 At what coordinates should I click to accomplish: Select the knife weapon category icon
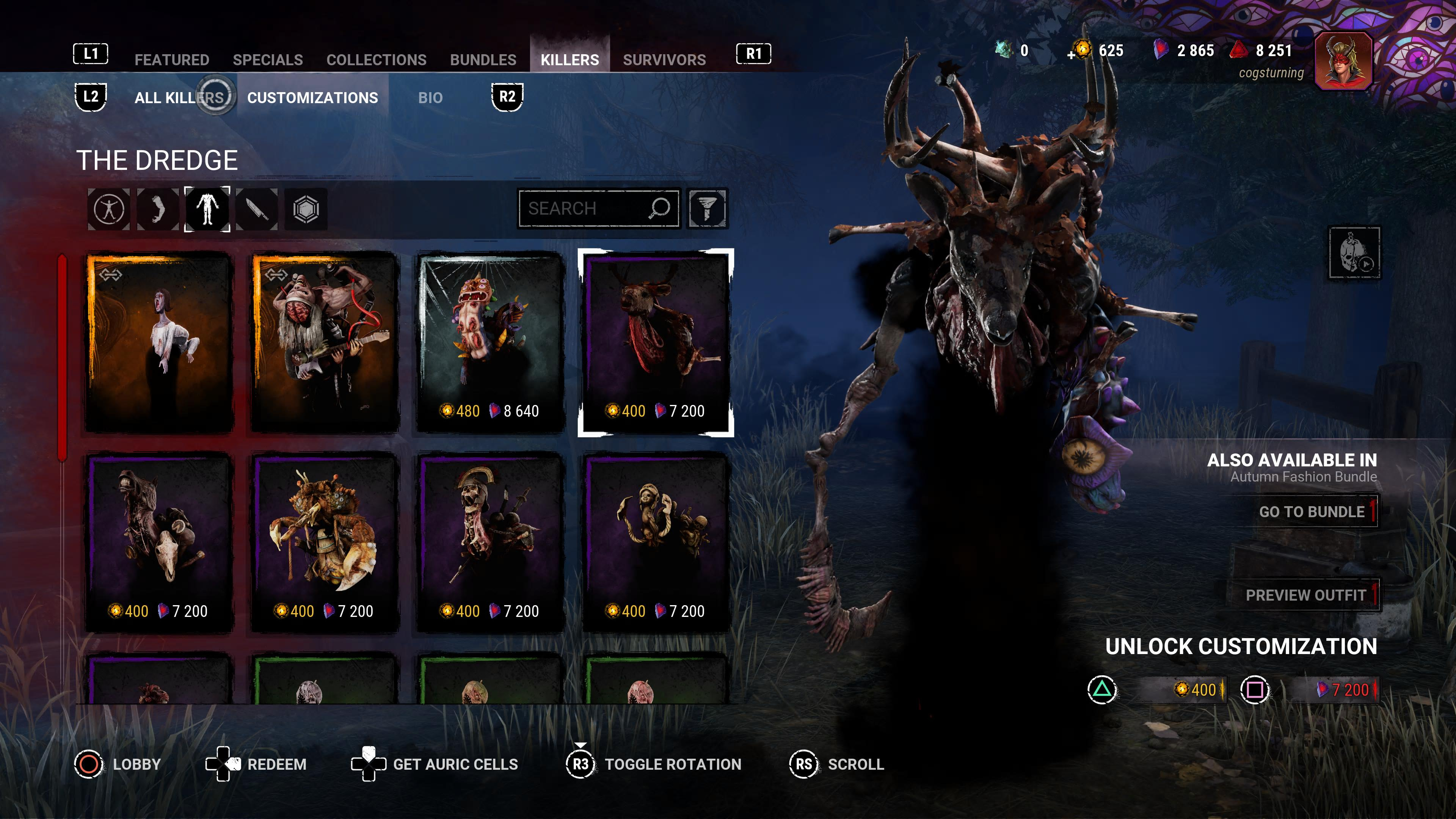[x=257, y=209]
